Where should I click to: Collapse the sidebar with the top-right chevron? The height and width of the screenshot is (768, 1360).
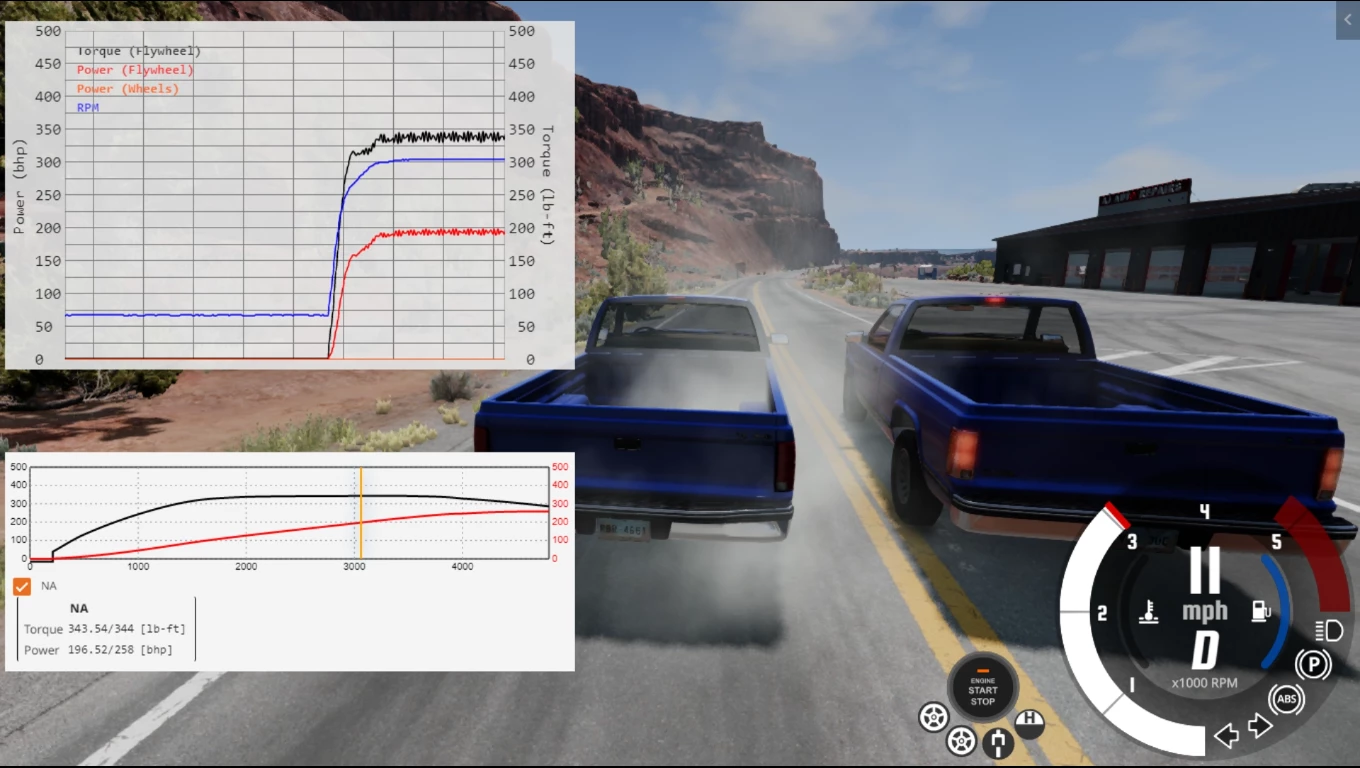(1347, 20)
